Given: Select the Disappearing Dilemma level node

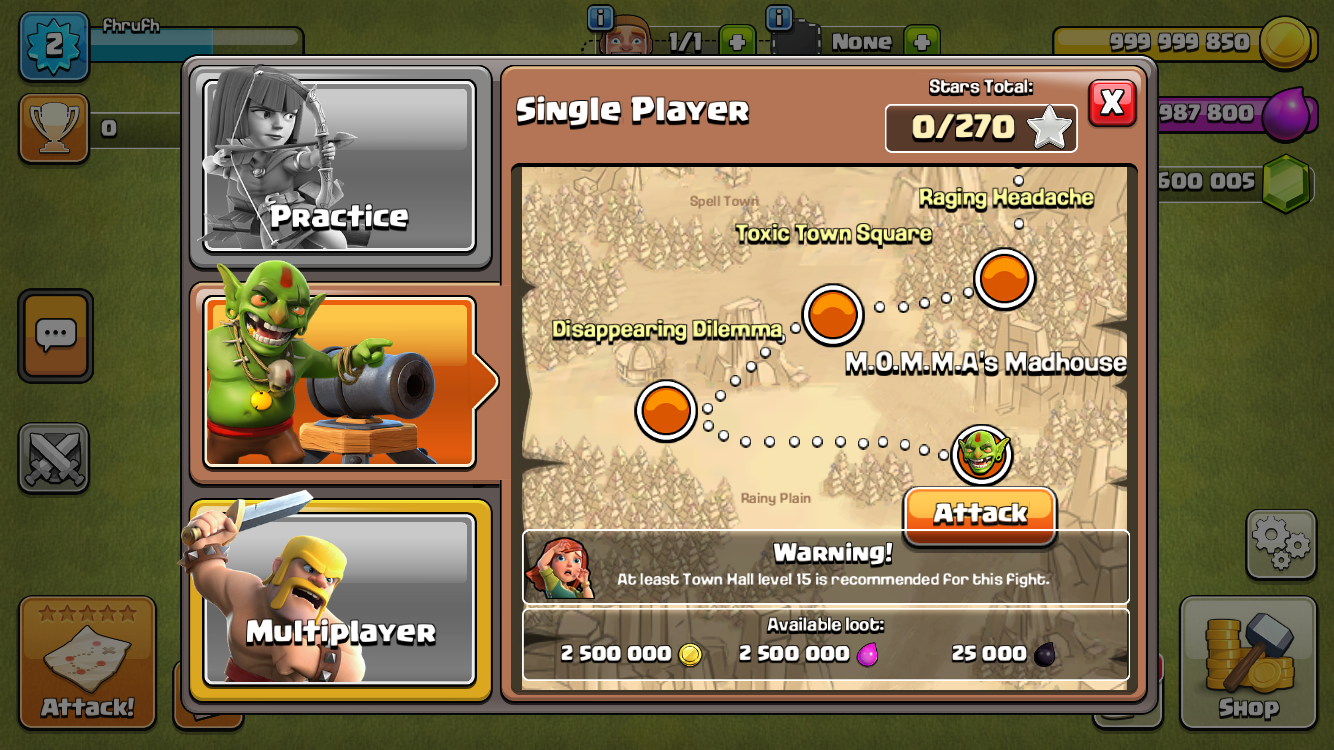Looking at the screenshot, I should 666,410.
